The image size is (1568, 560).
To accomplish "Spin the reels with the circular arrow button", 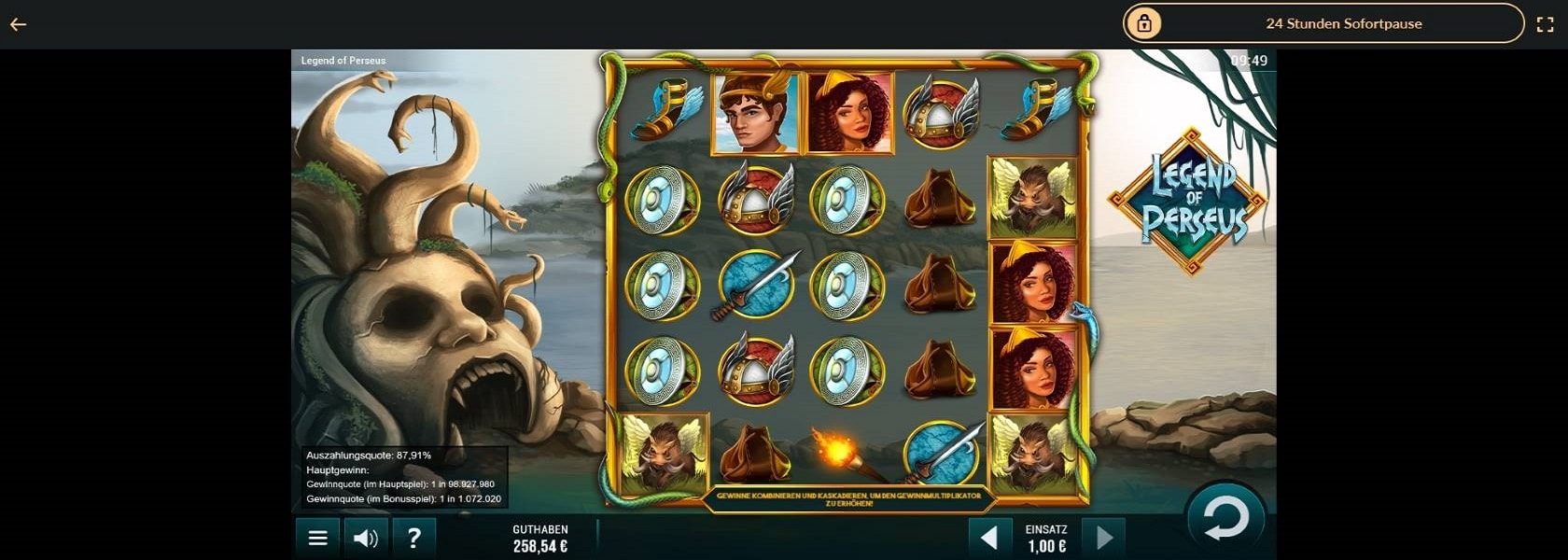I will [1225, 519].
